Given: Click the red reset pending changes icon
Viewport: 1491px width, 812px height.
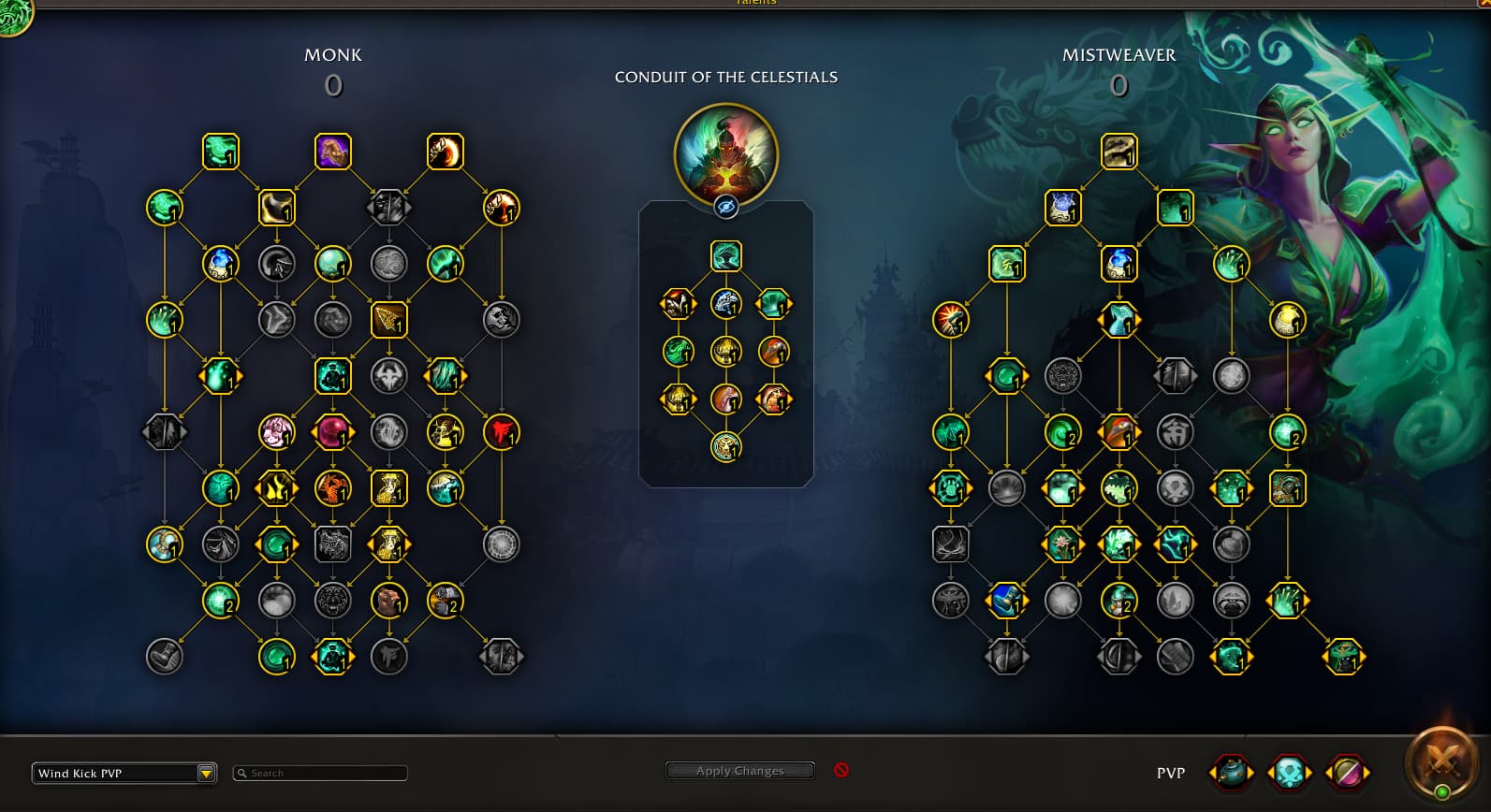Looking at the screenshot, I should (841, 770).
